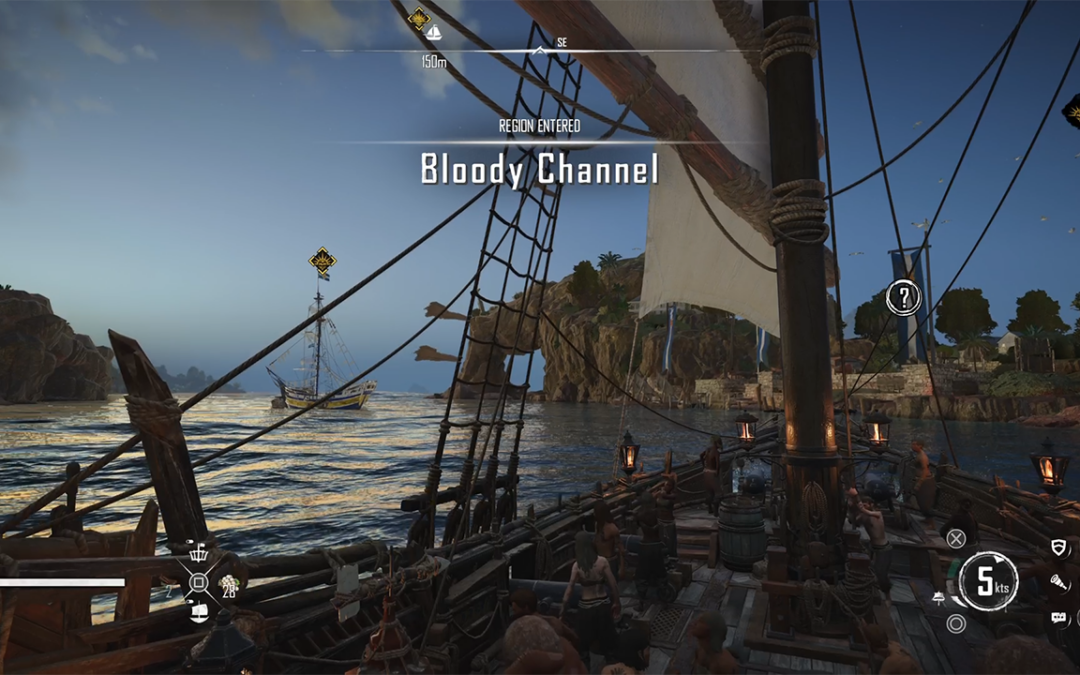Select the yellow faction marker above the ship

tap(322, 262)
